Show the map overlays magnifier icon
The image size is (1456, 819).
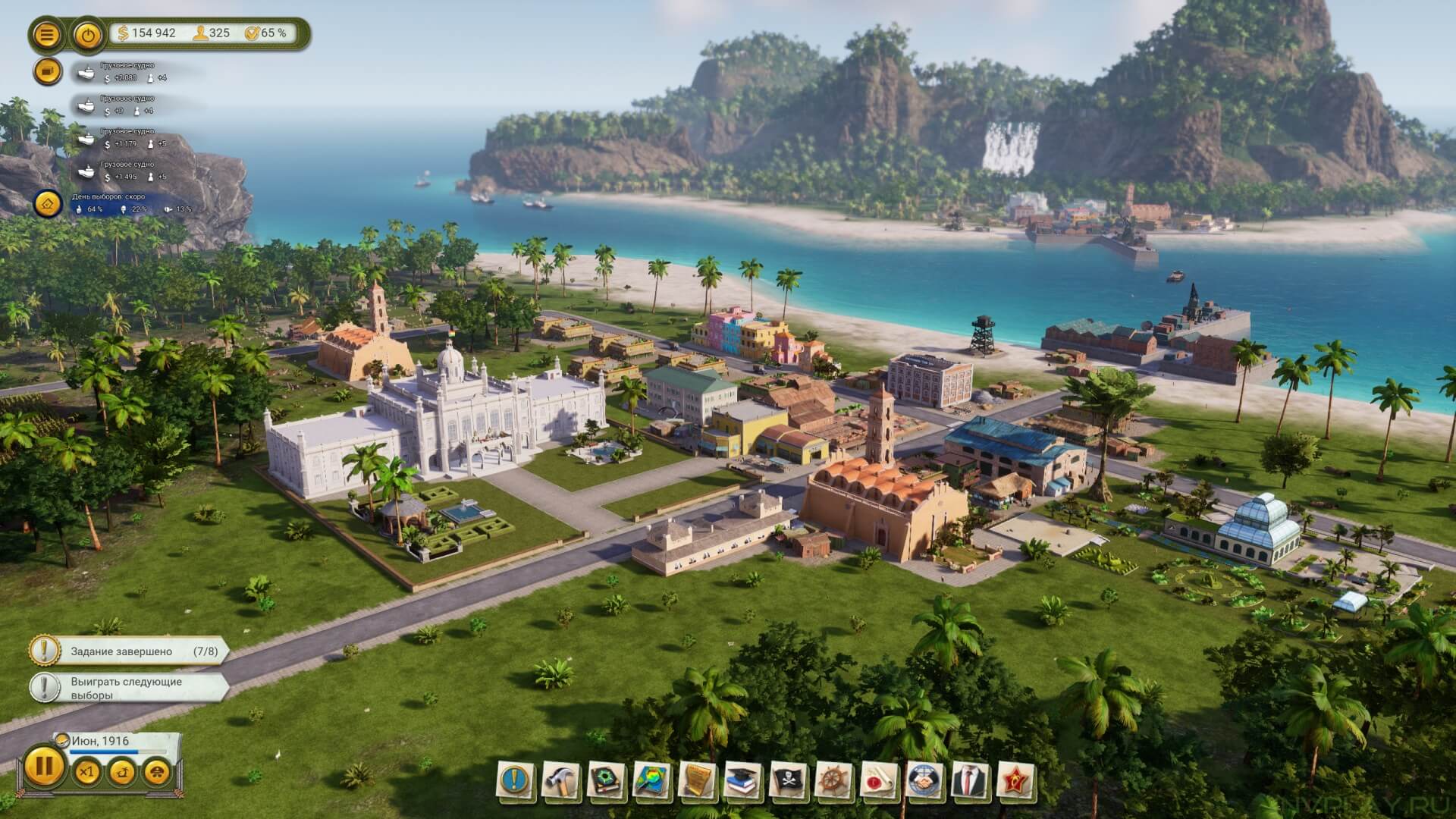652,780
